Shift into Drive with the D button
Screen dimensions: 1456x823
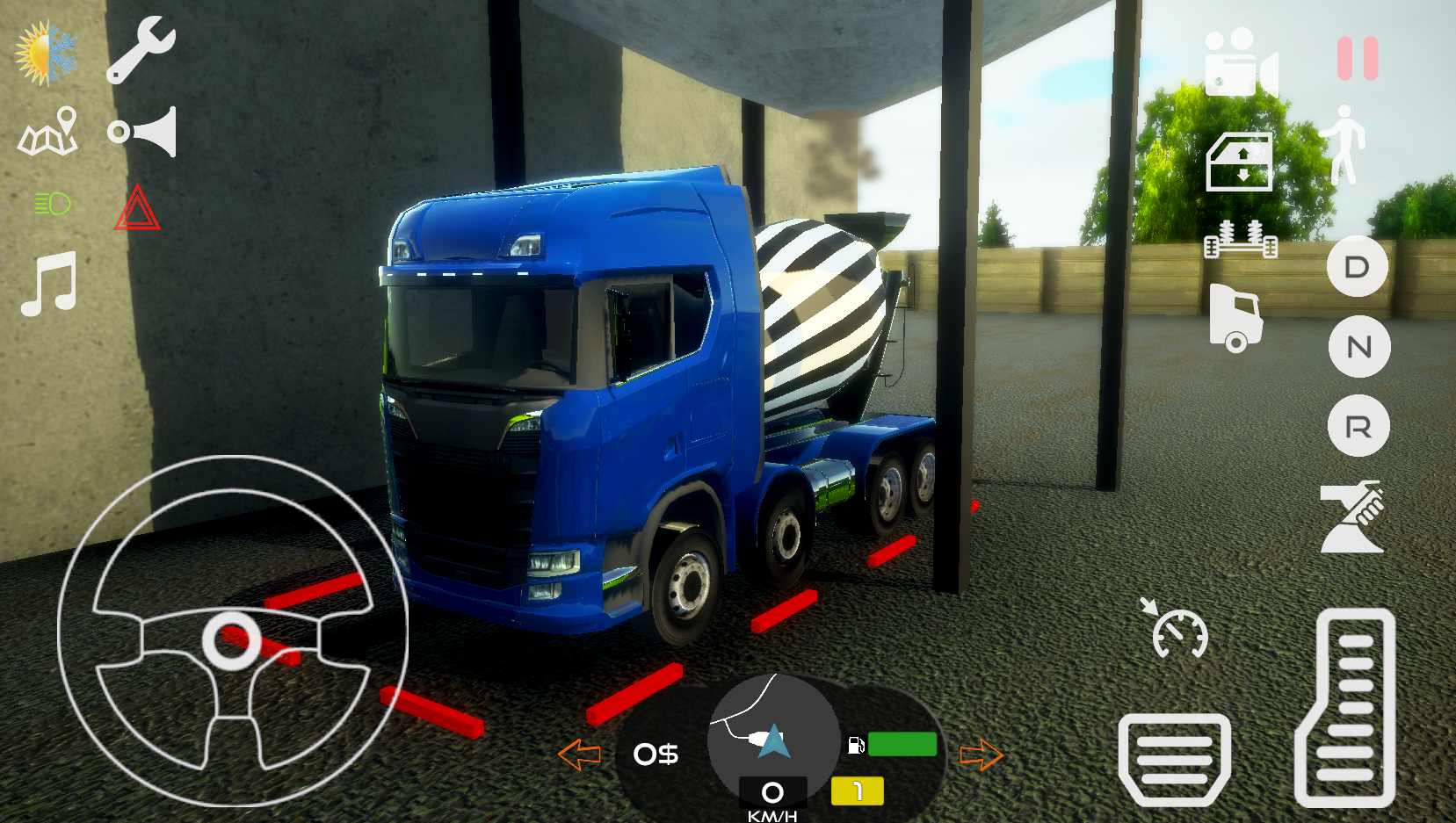tap(1358, 268)
